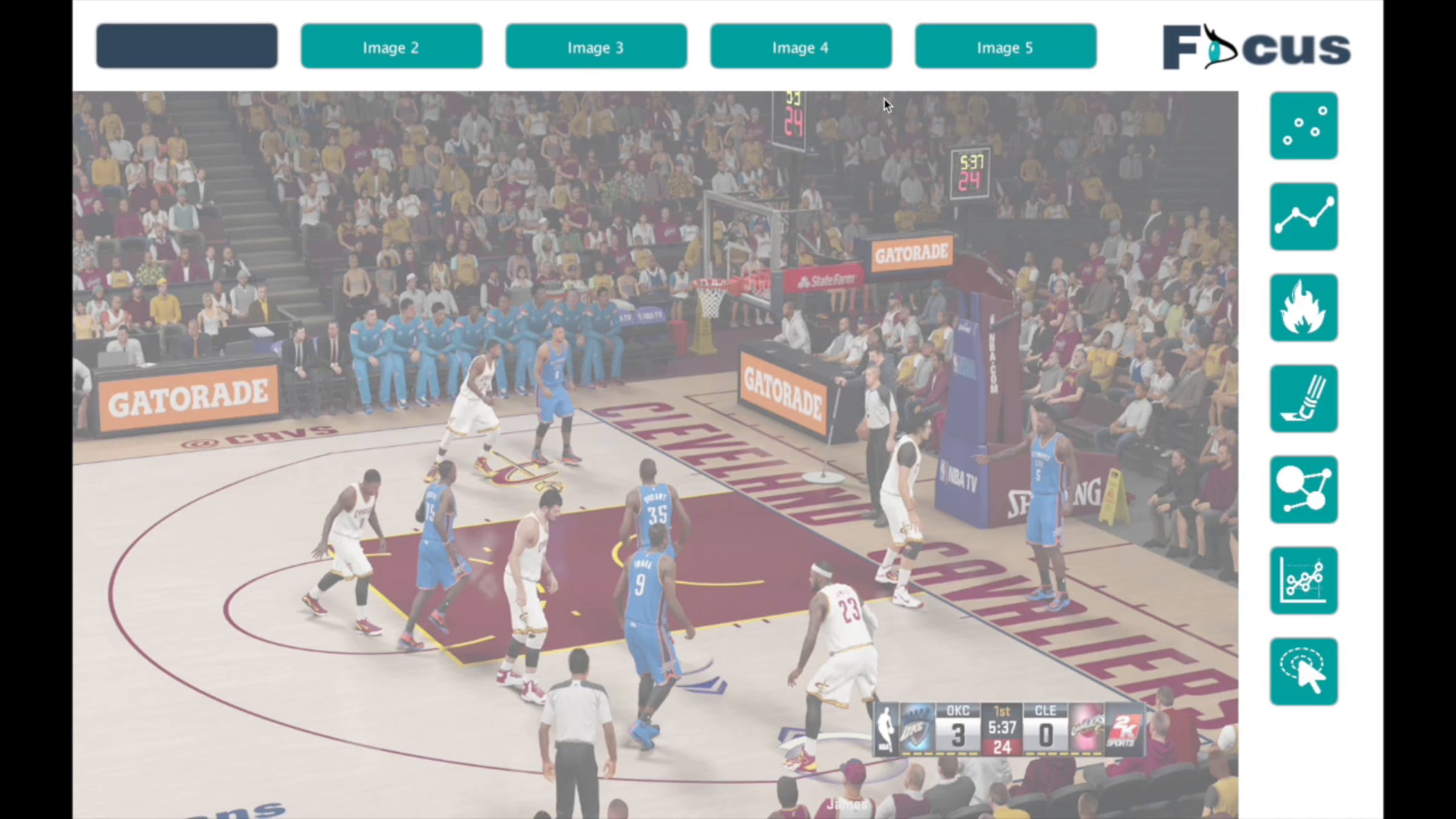Show the Image 4 tab
This screenshot has width=1456, height=819.
[801, 46]
